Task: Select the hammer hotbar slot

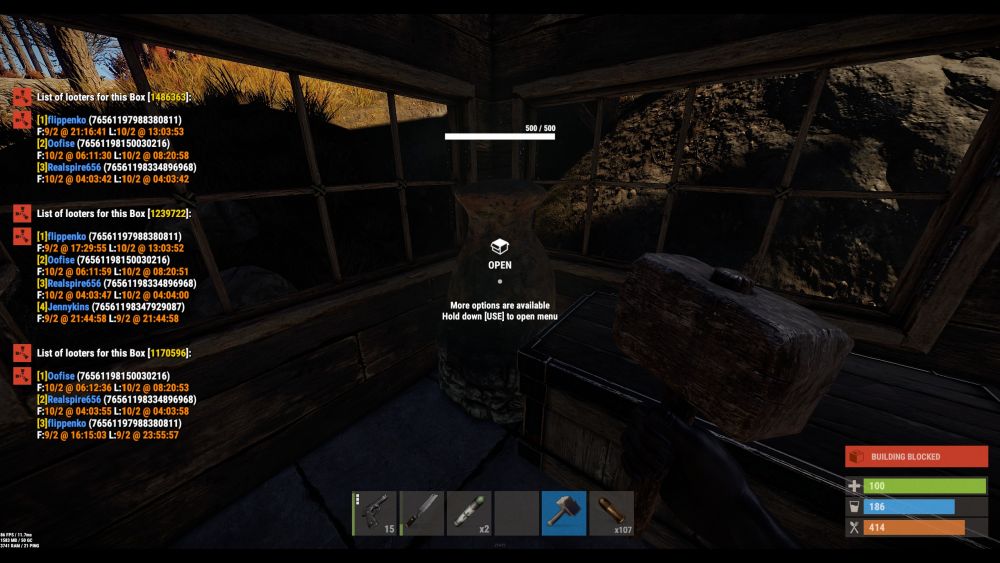Action: (564, 512)
